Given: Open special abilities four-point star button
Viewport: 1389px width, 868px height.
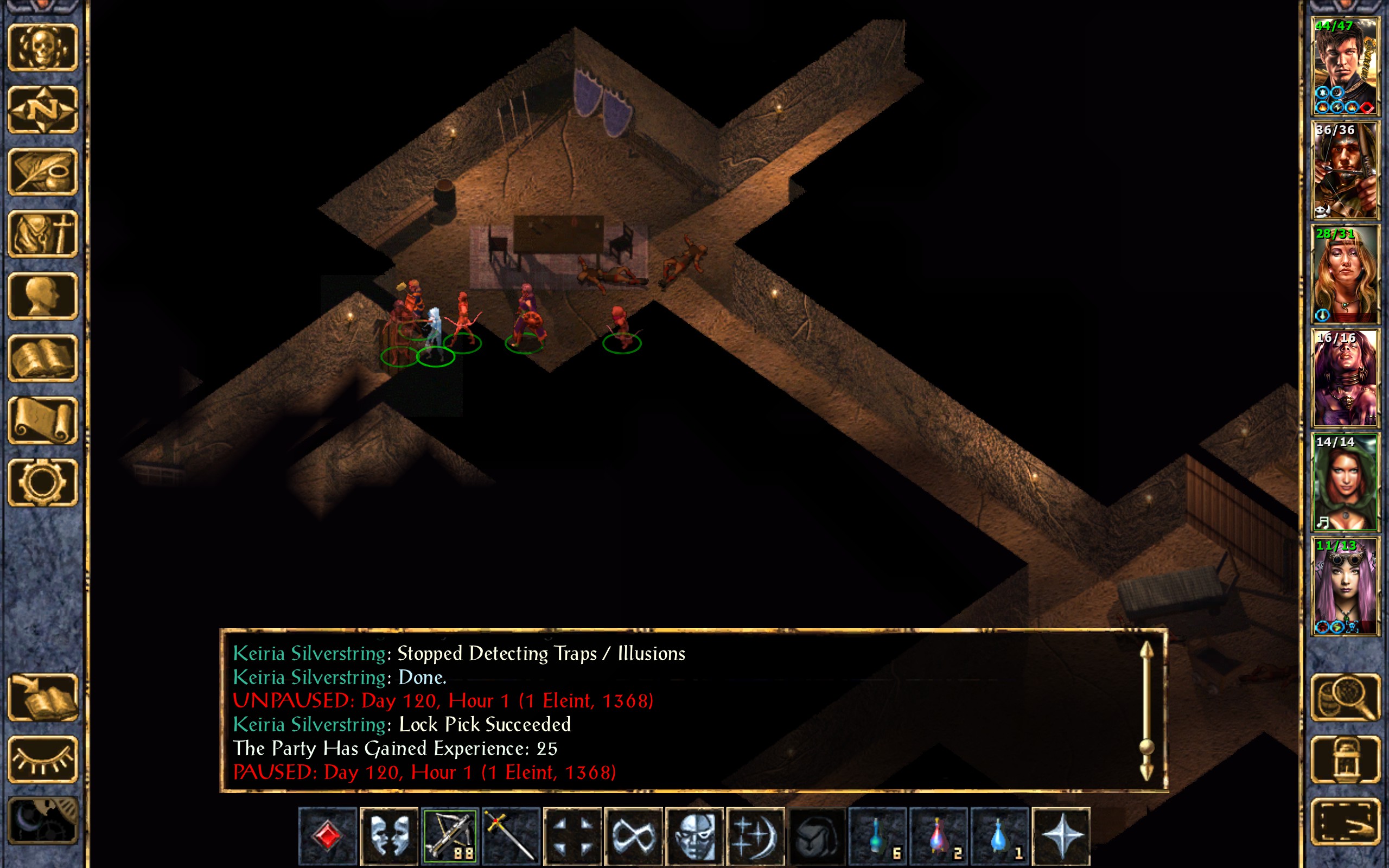Looking at the screenshot, I should [1061, 835].
